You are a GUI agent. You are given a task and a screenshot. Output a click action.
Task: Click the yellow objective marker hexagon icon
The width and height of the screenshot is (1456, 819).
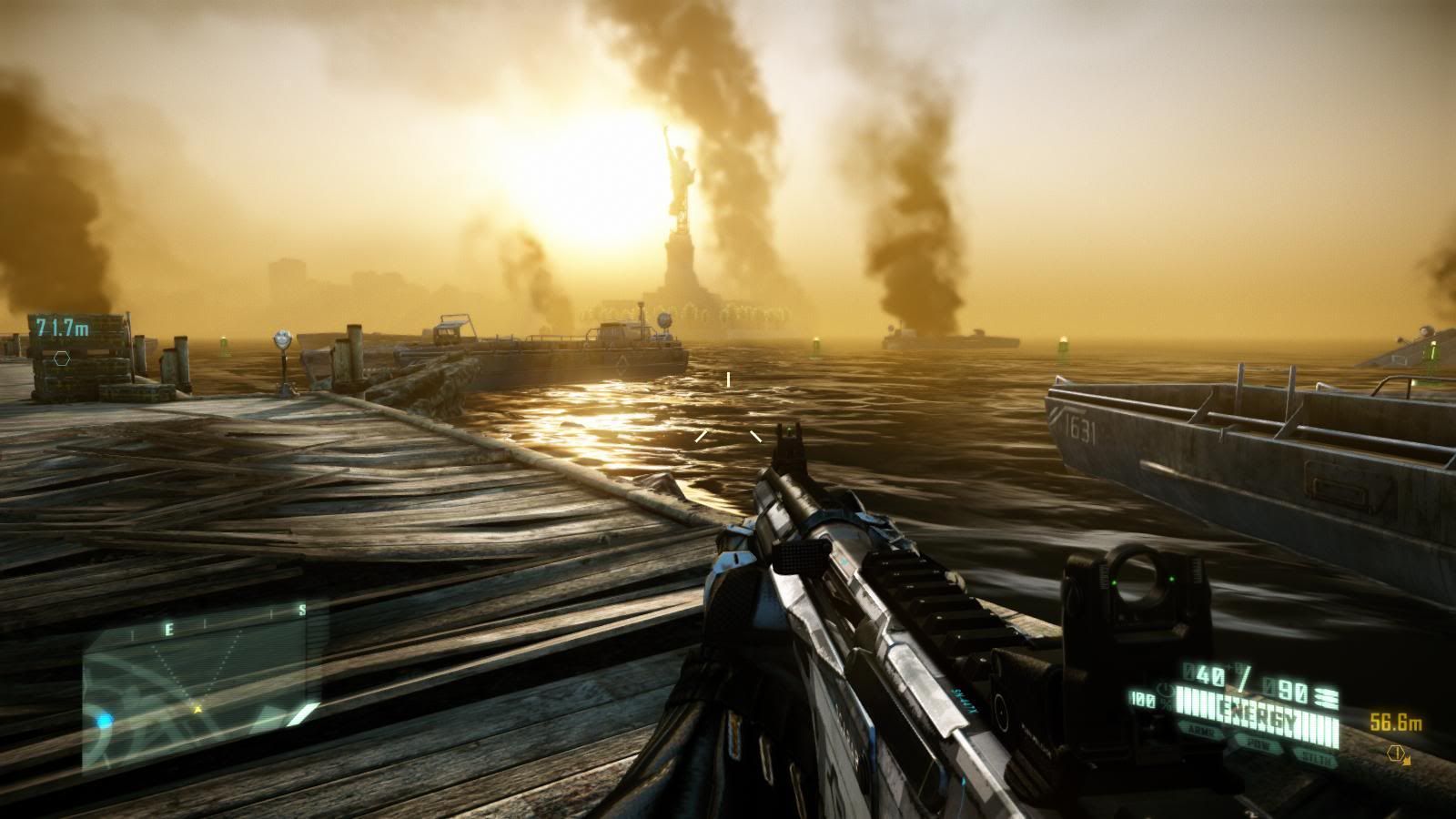tap(1396, 753)
